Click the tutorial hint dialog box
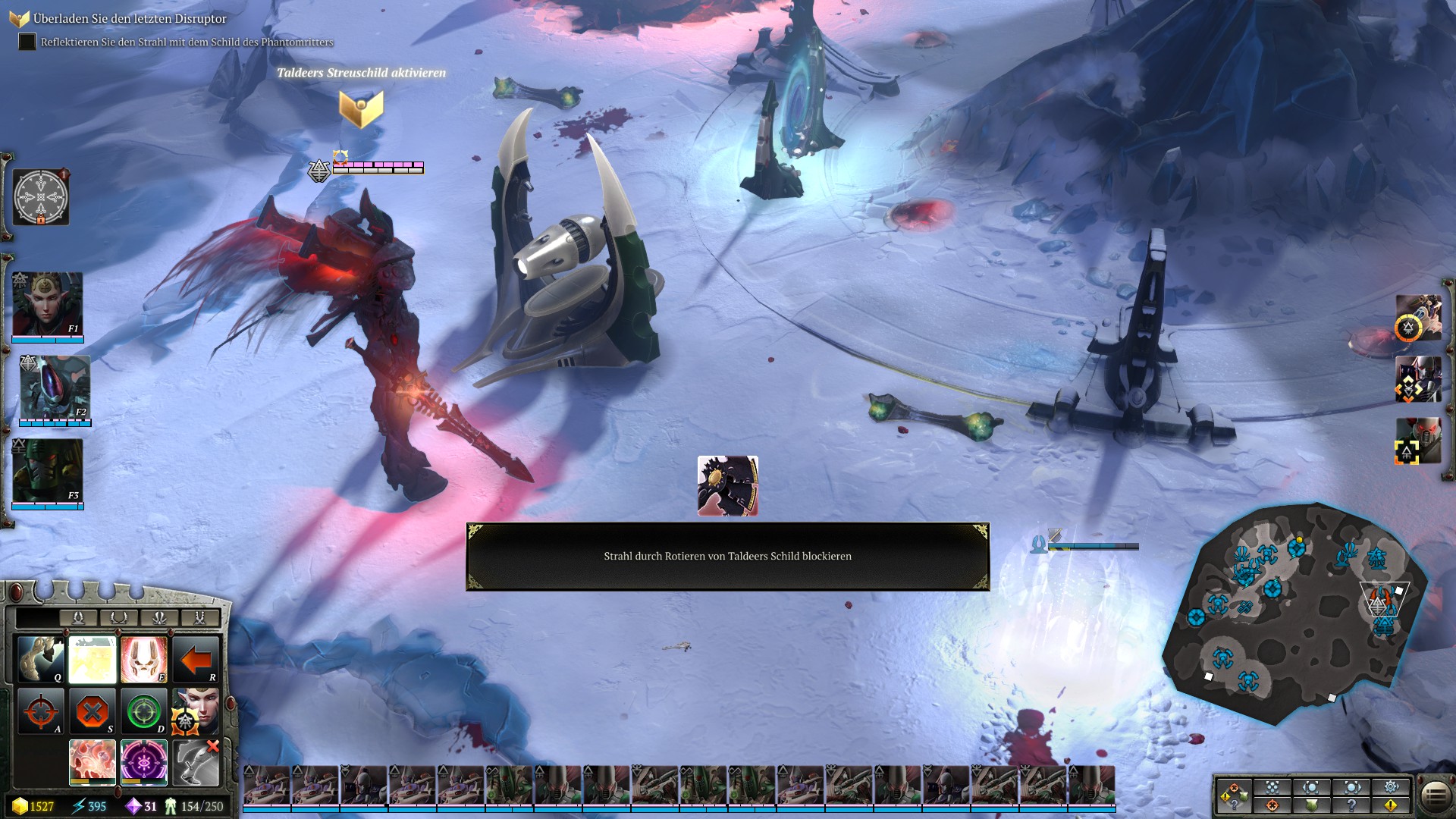This screenshot has height=819, width=1456. (x=727, y=557)
